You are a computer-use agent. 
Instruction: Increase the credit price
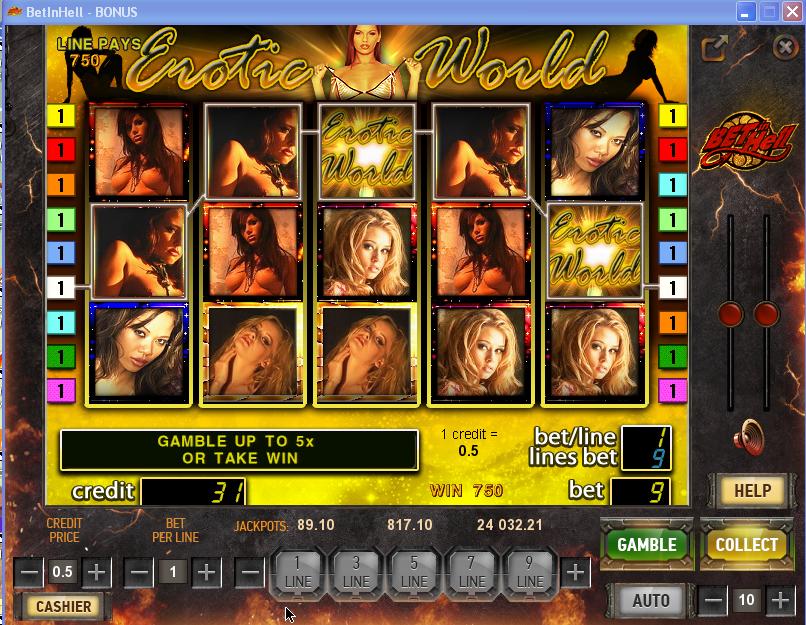(96, 573)
